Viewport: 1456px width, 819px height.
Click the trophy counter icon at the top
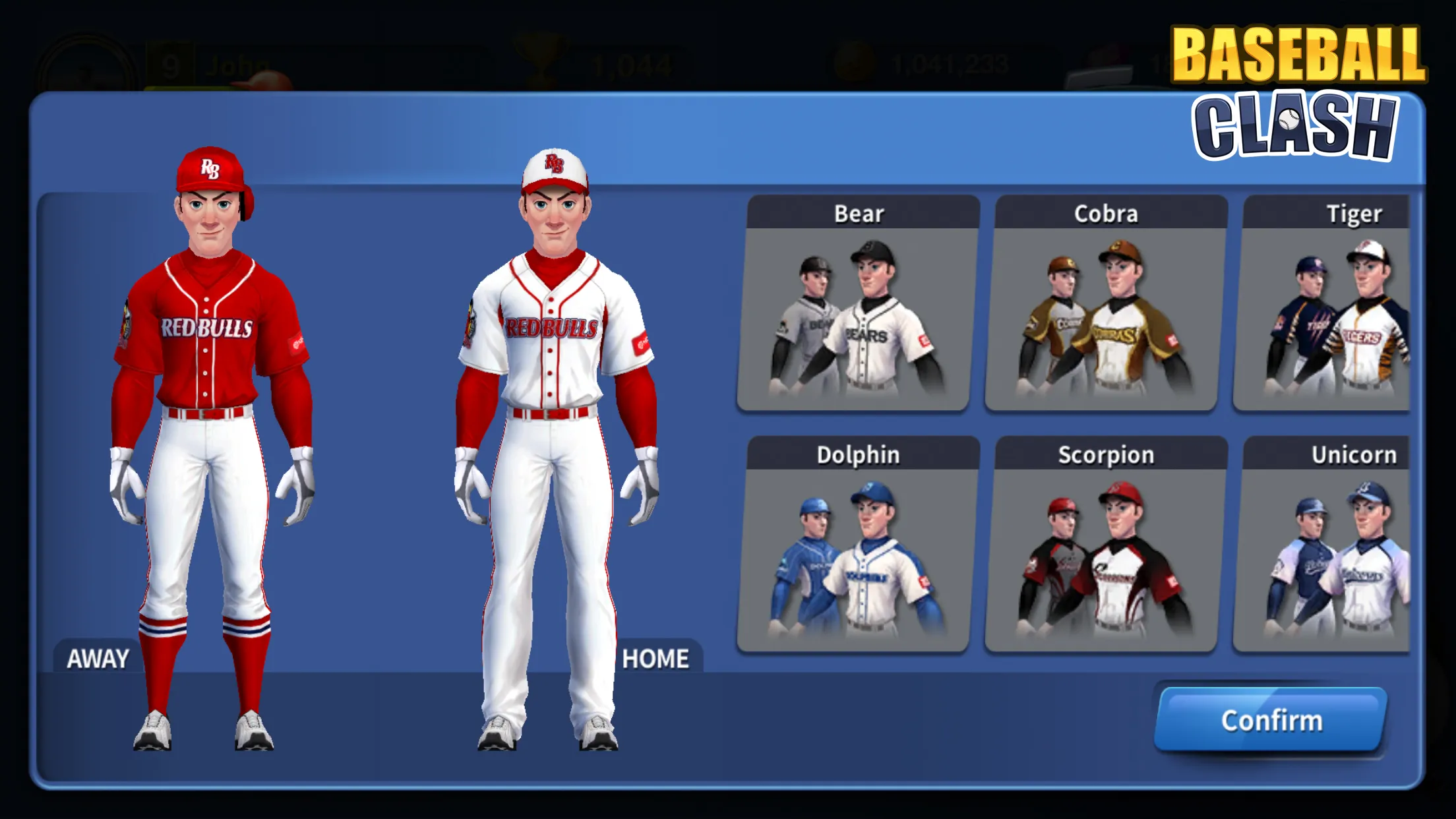[537, 58]
